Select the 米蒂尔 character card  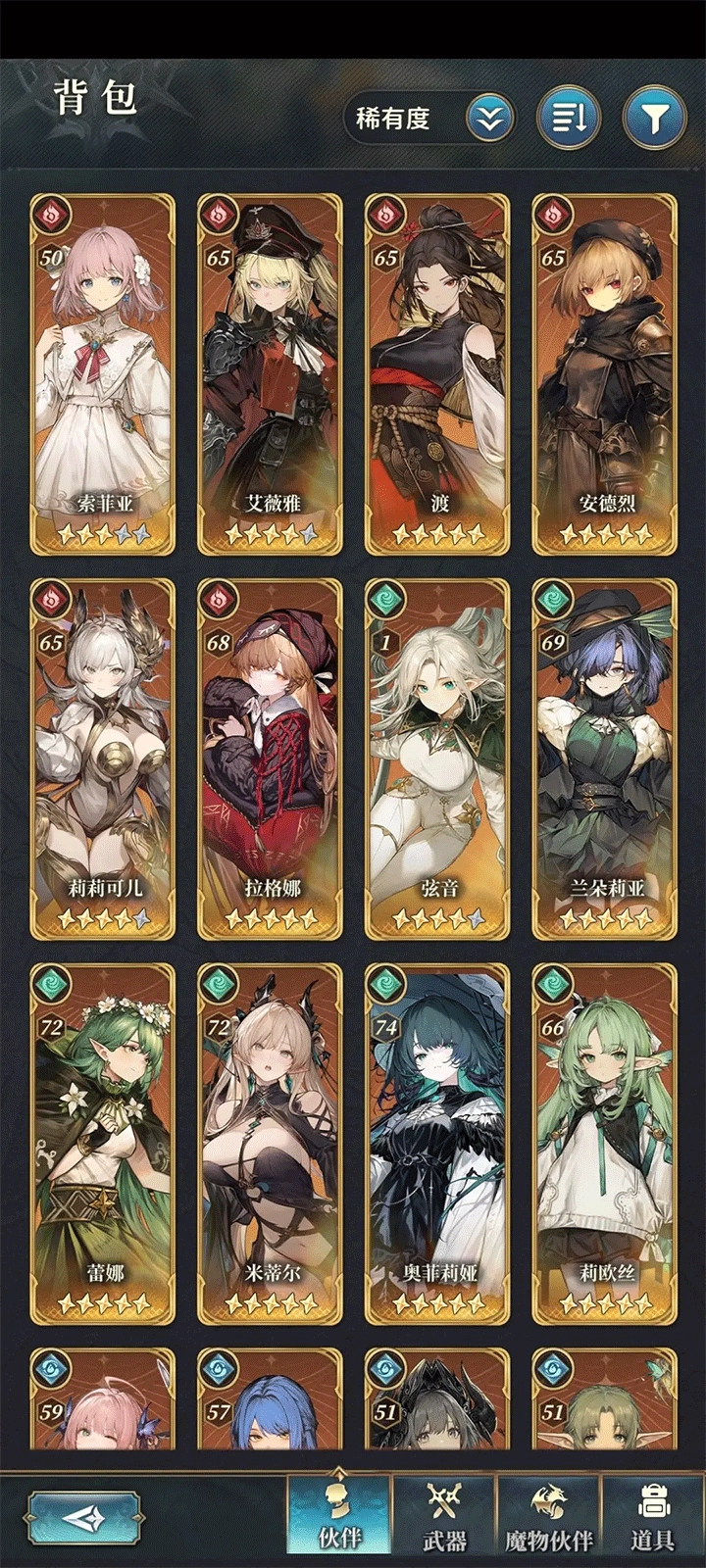point(271,1143)
